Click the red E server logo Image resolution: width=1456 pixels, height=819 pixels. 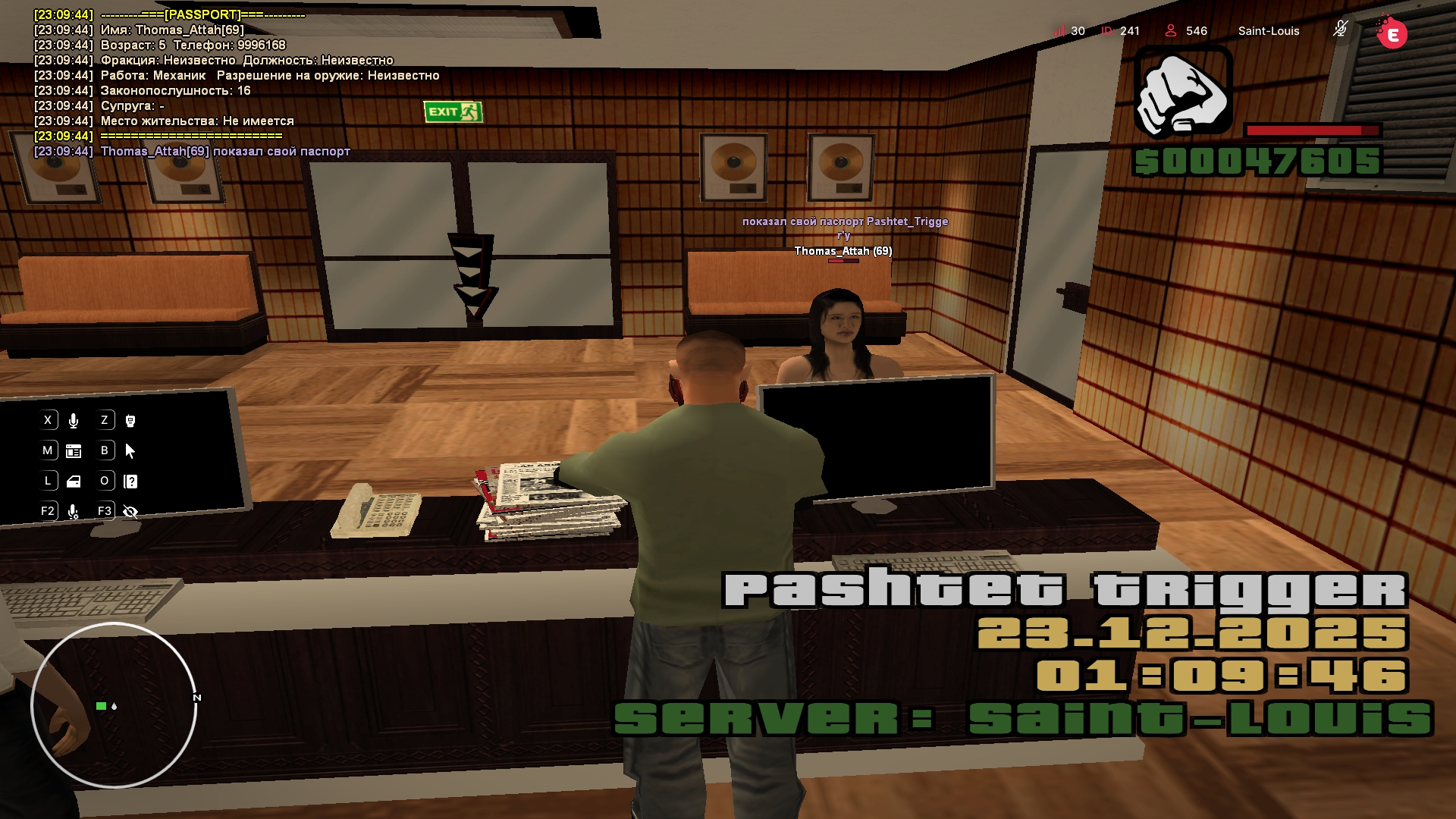[x=1392, y=33]
